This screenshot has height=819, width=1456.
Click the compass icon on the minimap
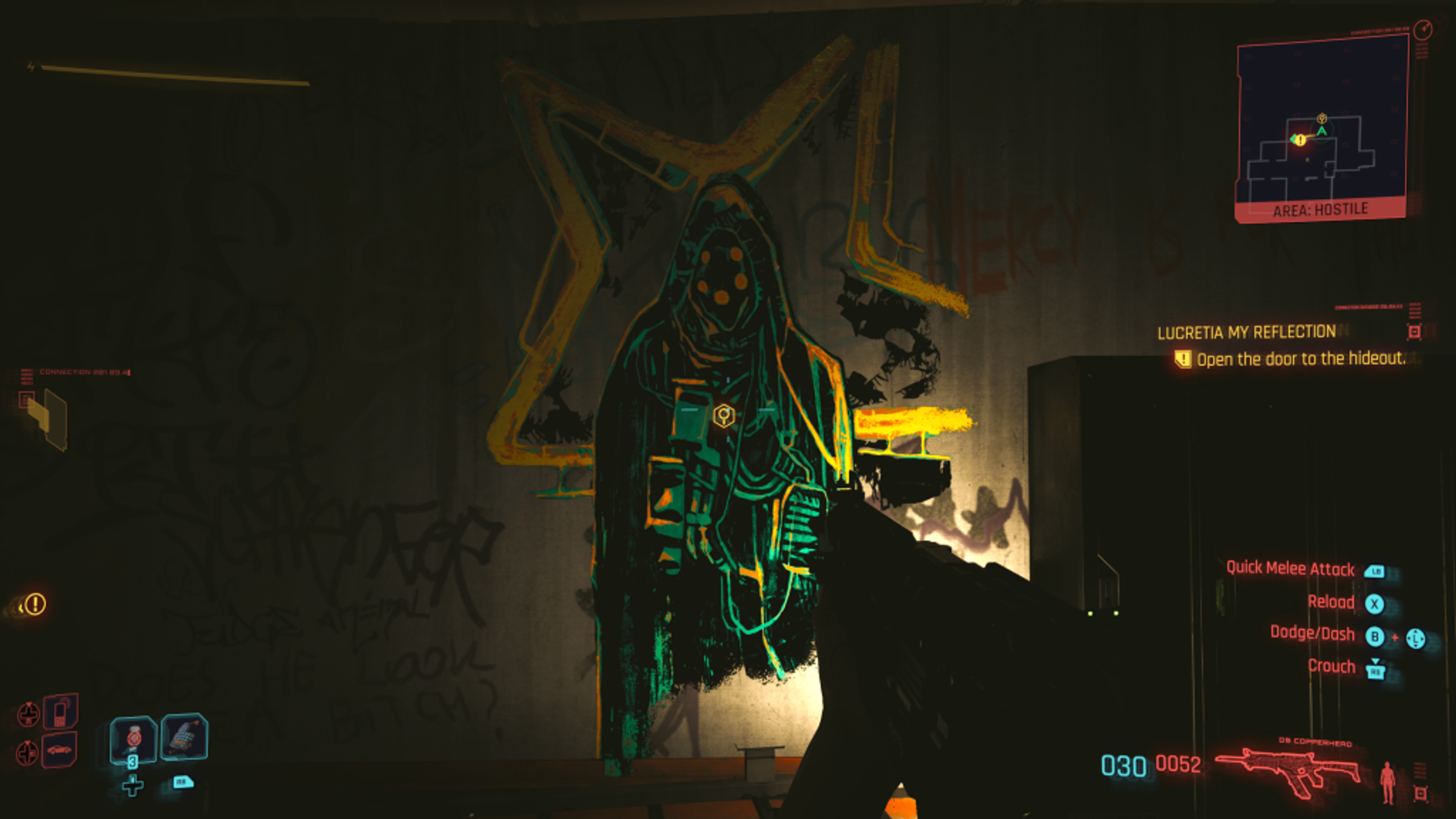(1424, 31)
